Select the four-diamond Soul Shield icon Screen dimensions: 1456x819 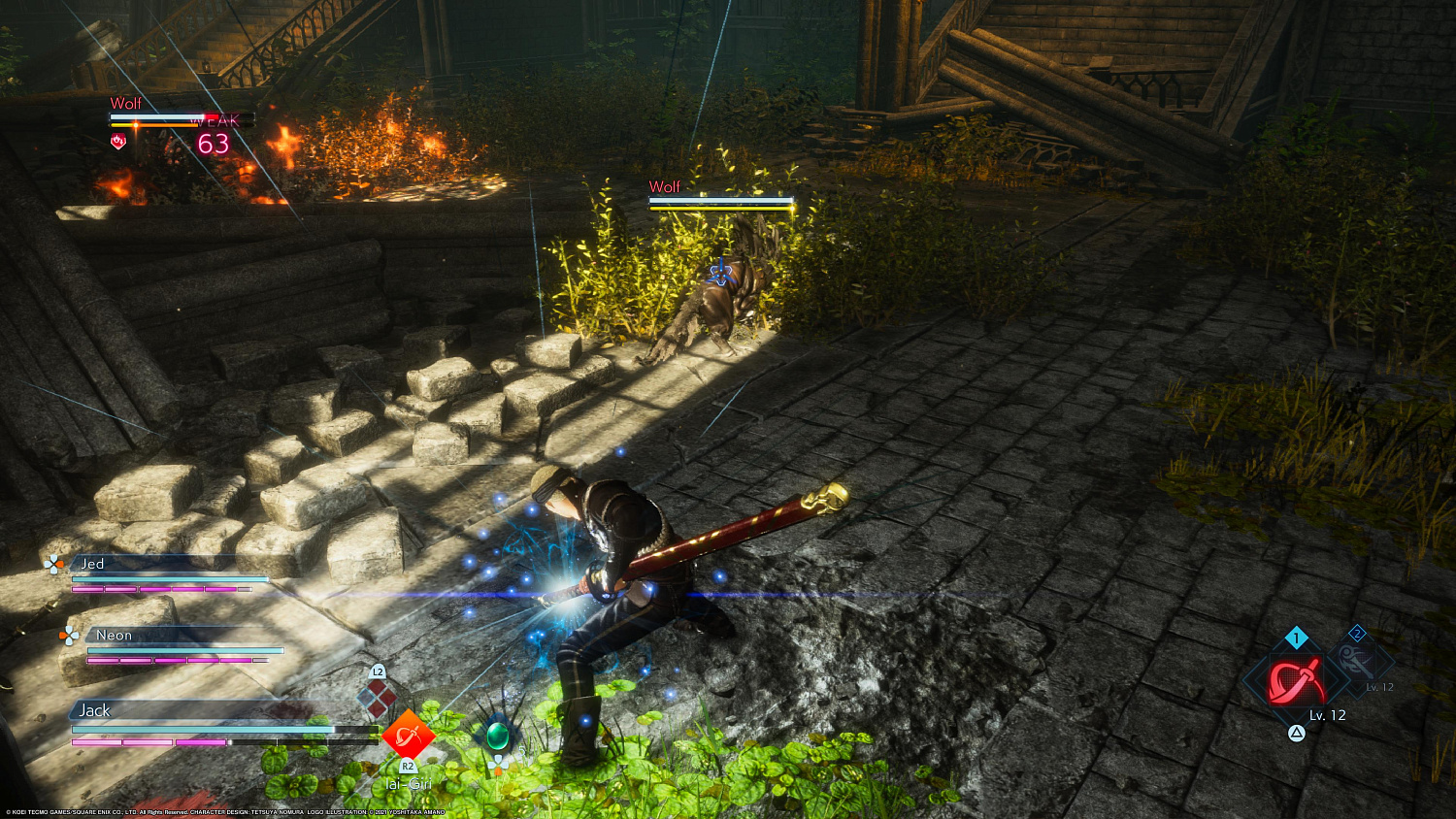click(x=378, y=699)
